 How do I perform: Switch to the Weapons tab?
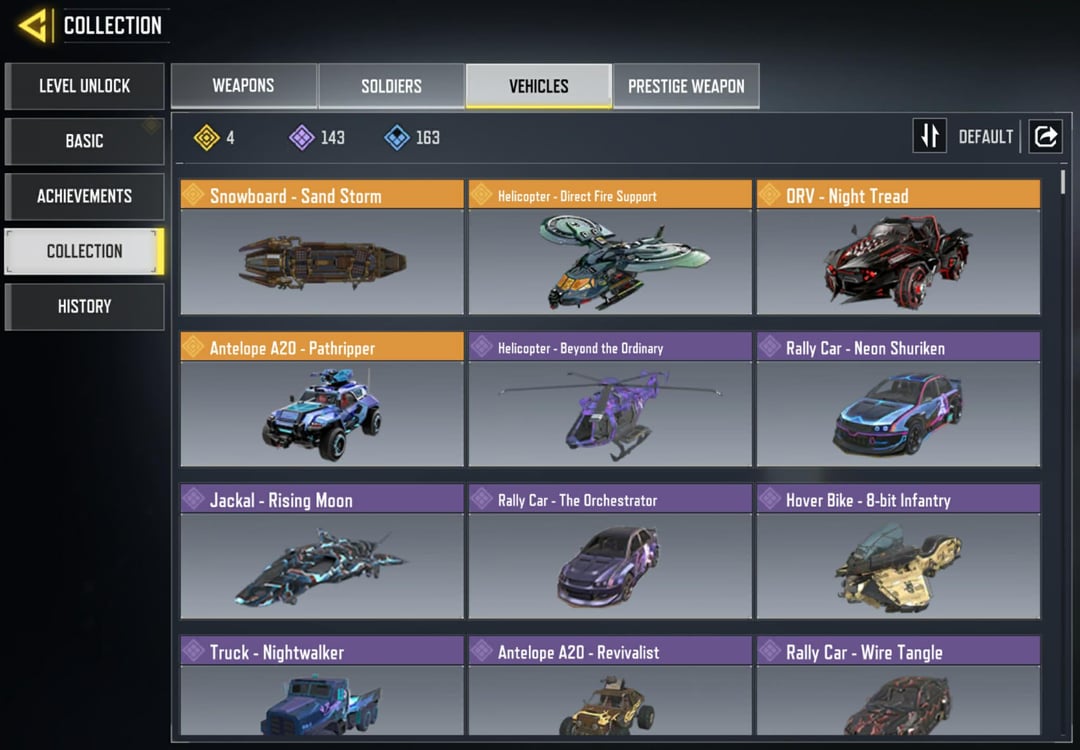click(x=243, y=86)
